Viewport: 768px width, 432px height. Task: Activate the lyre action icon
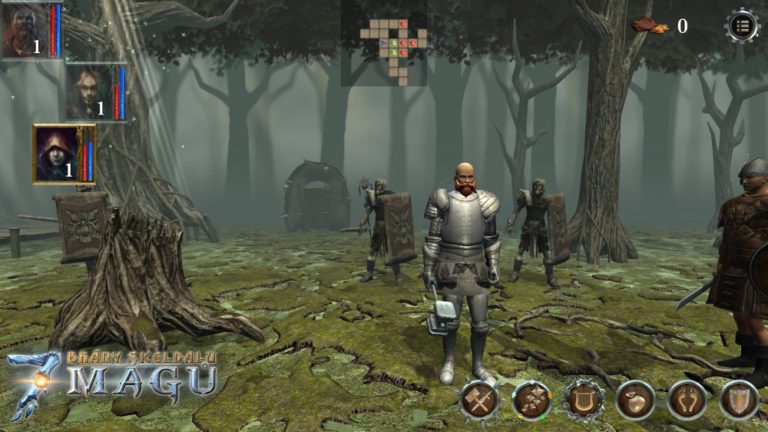[583, 400]
